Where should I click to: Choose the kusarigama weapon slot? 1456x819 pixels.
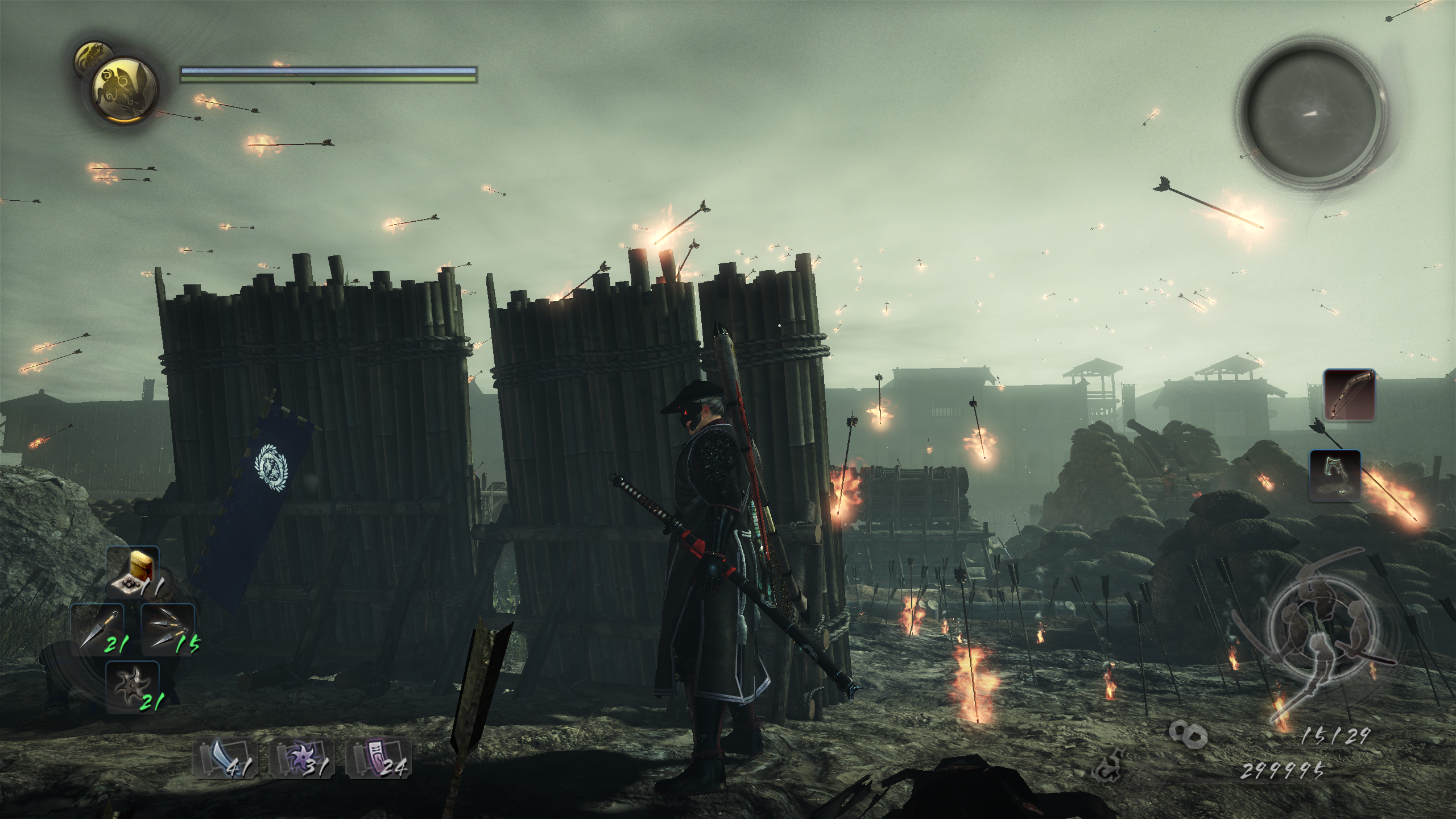(1334, 476)
